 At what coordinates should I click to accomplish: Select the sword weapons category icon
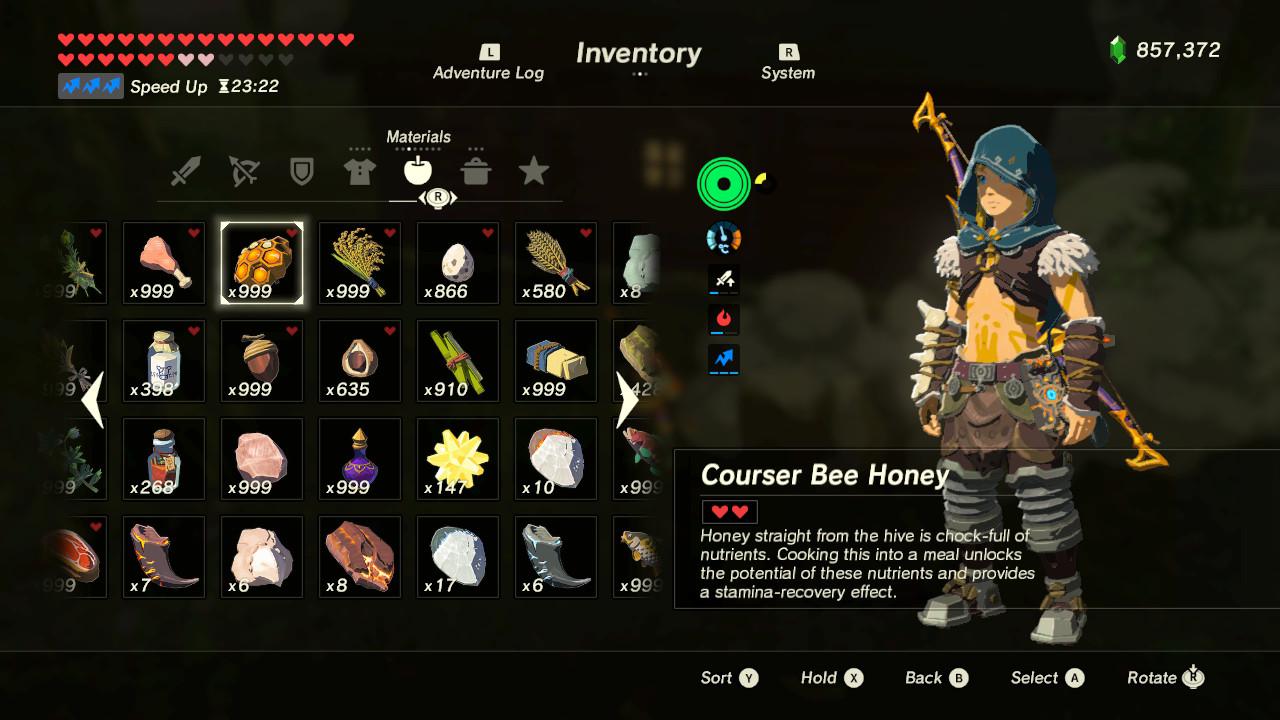click(x=186, y=170)
